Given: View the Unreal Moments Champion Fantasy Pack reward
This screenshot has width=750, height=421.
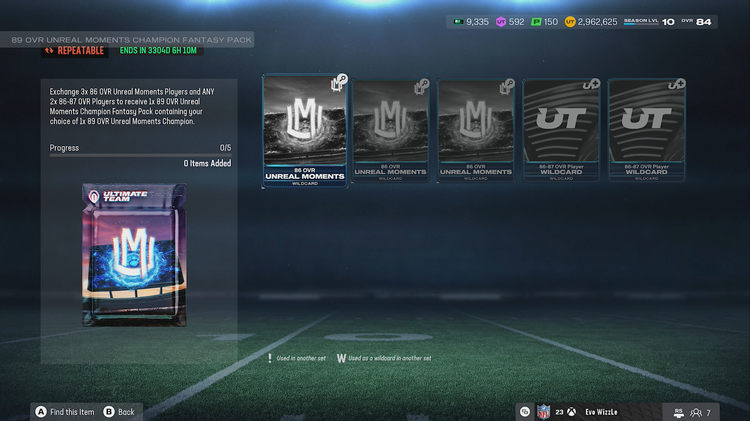Looking at the screenshot, I should pos(137,256).
